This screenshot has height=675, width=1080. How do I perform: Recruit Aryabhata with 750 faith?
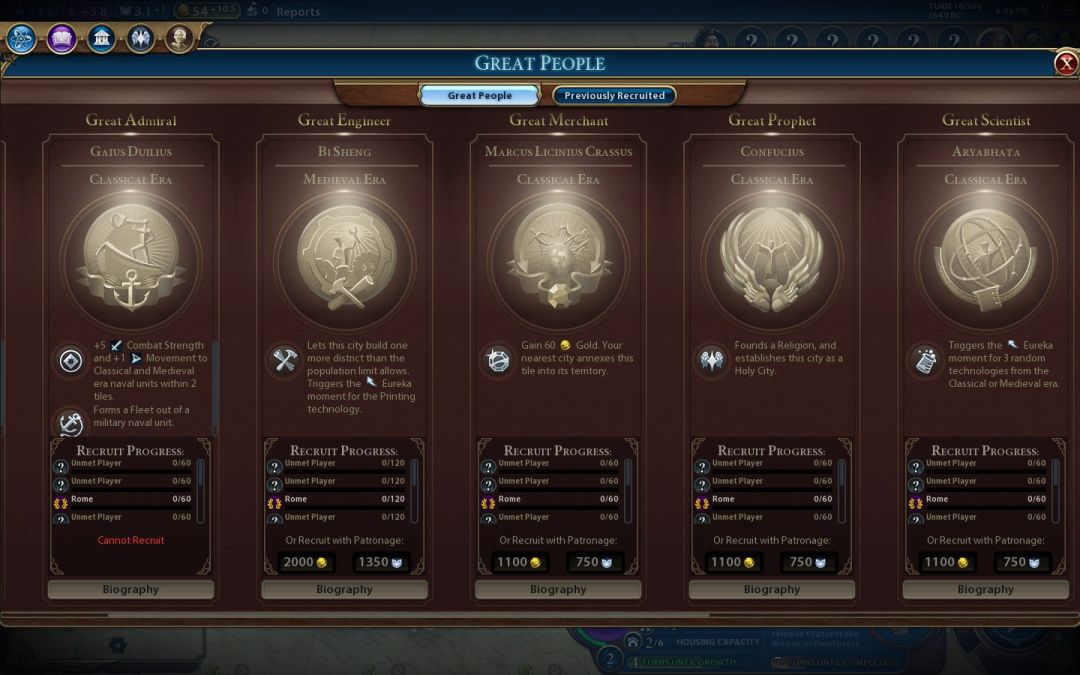1022,562
